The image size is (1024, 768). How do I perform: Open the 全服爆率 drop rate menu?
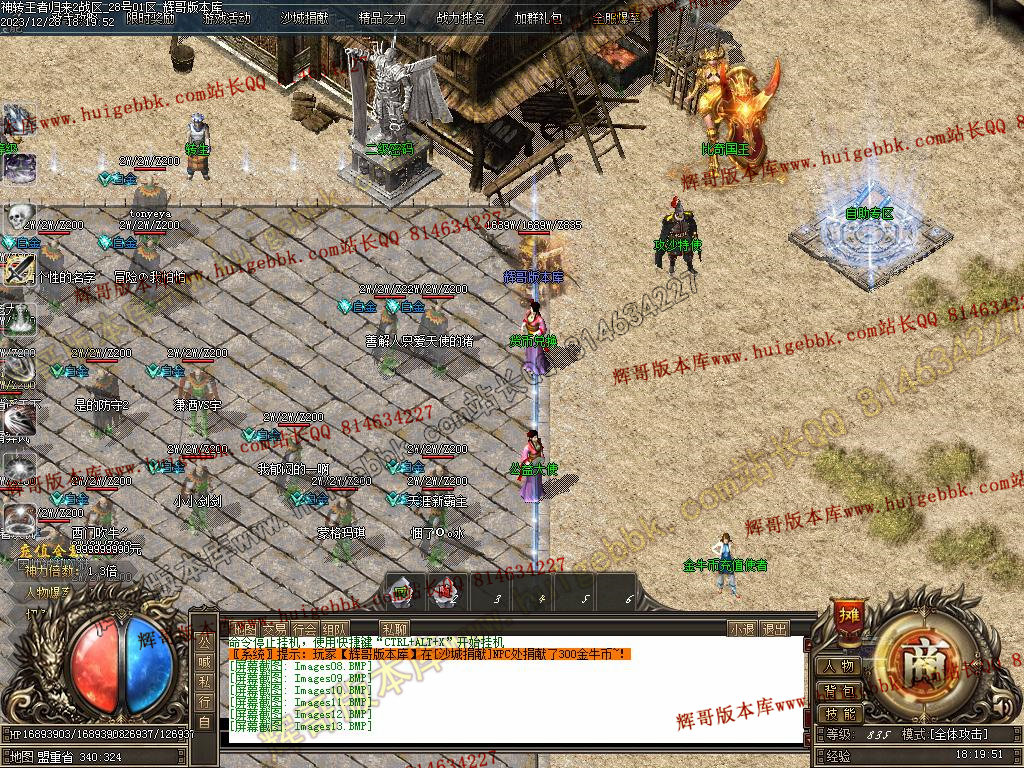(x=616, y=18)
